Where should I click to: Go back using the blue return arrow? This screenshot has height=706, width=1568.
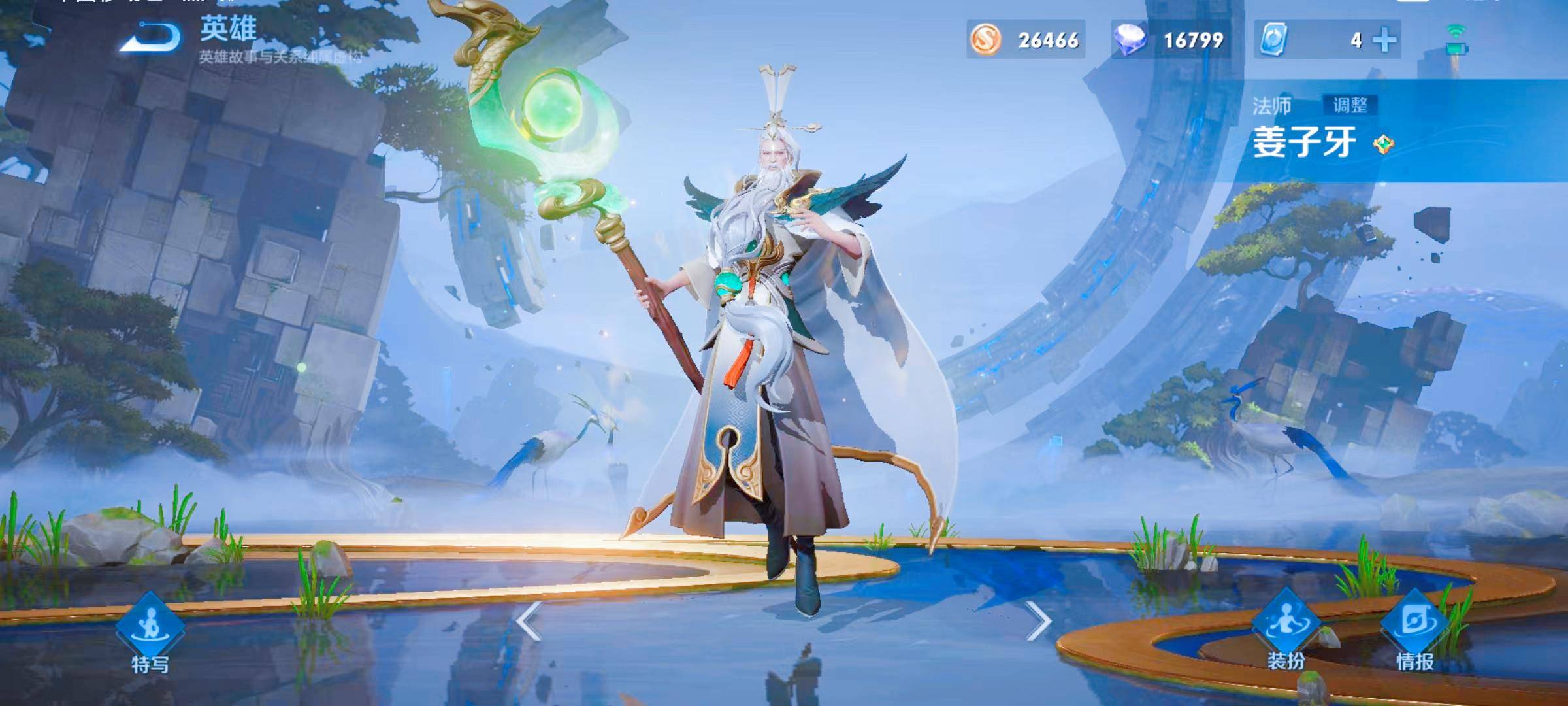click(152, 38)
